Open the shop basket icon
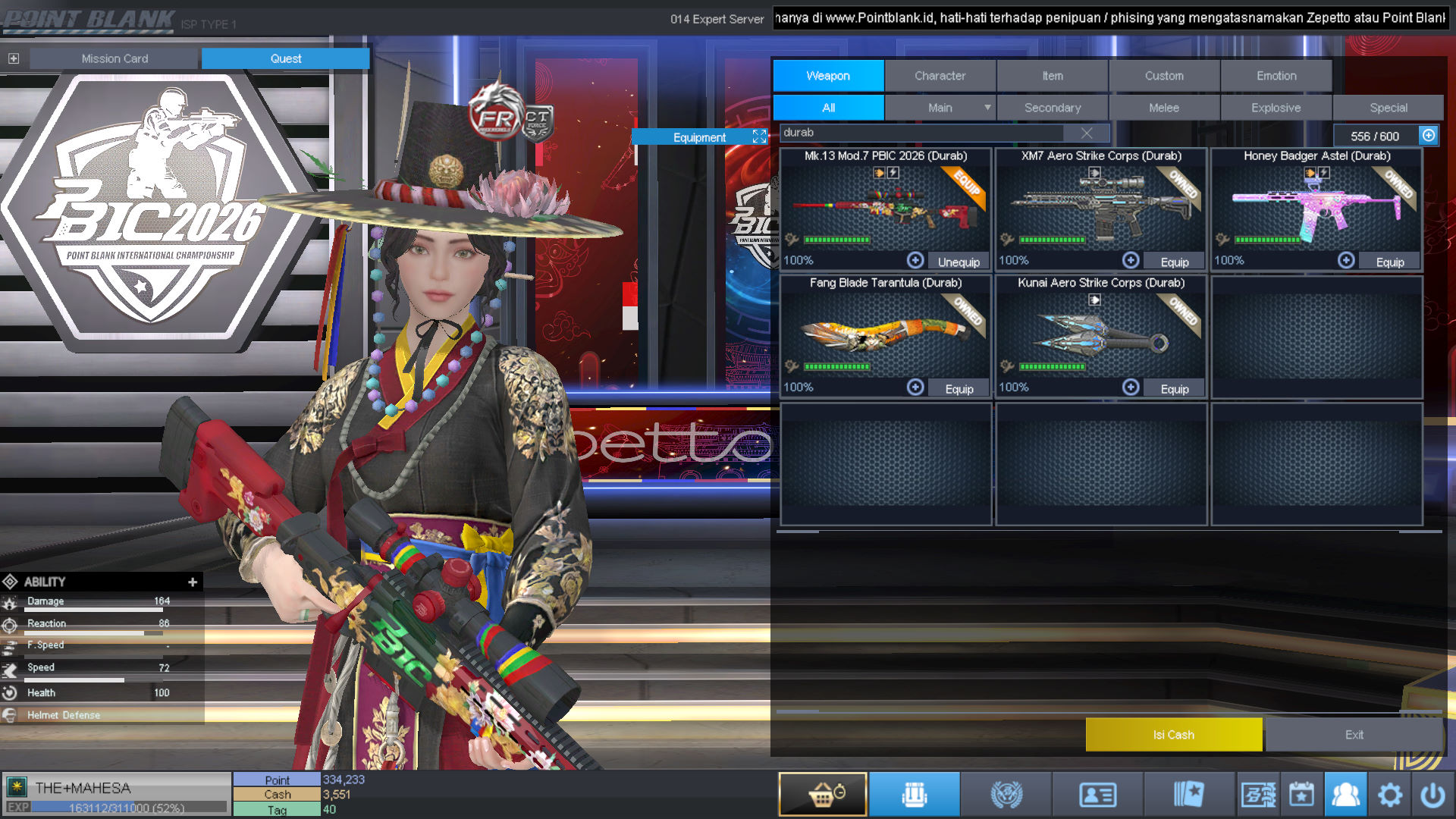This screenshot has height=819, width=1456. (x=823, y=794)
